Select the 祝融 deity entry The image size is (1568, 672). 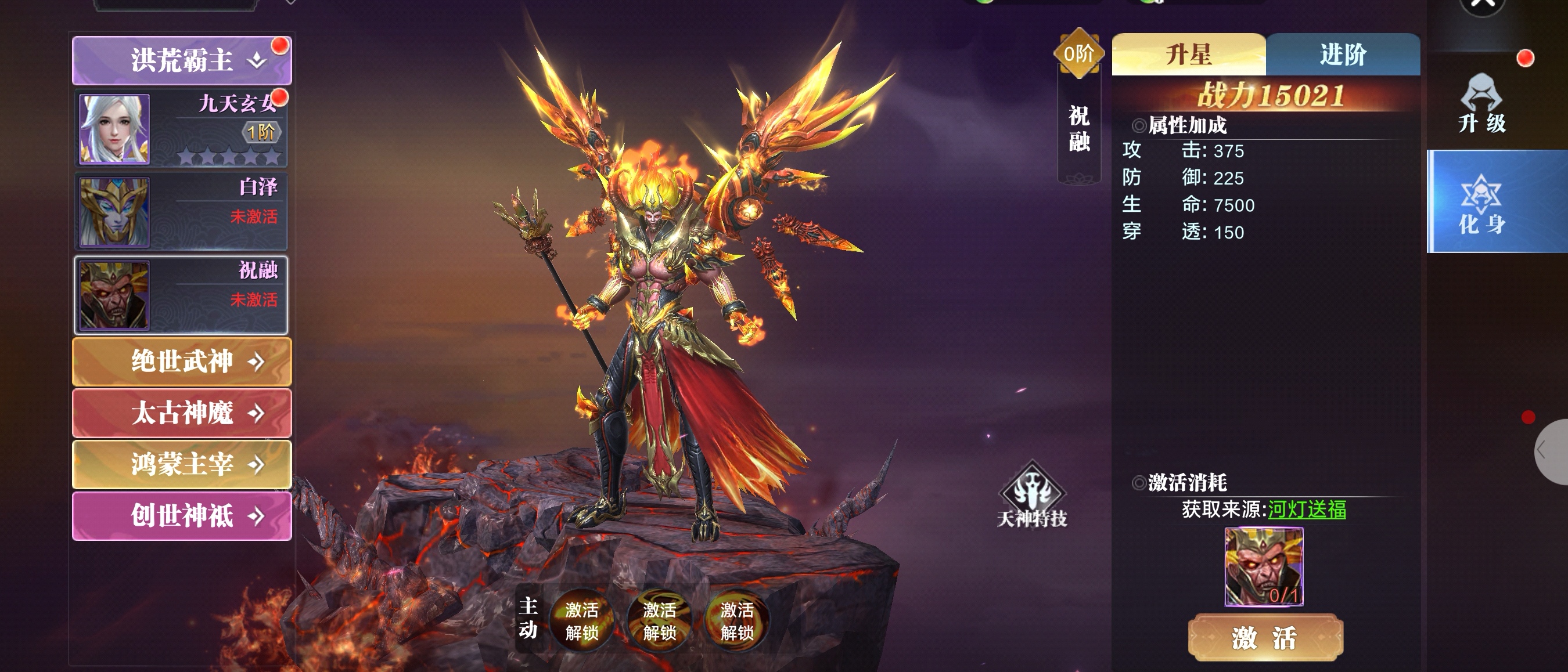[x=181, y=295]
